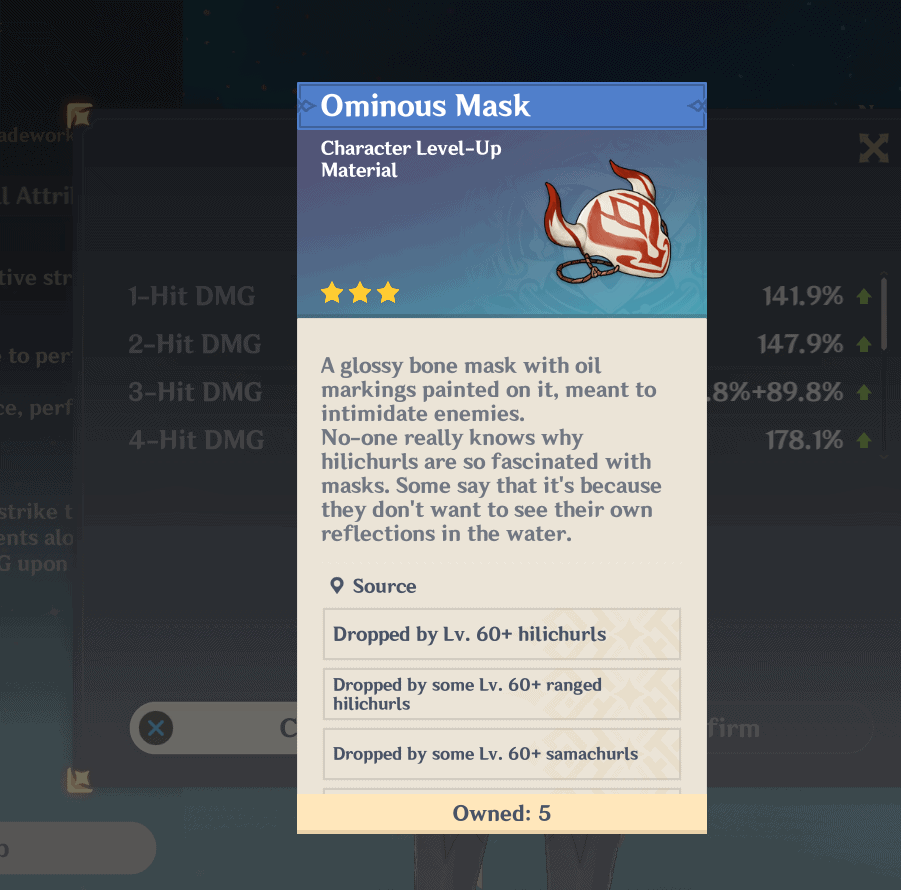Click the Cancel button with X icon
This screenshot has height=890, width=901.
pos(215,728)
